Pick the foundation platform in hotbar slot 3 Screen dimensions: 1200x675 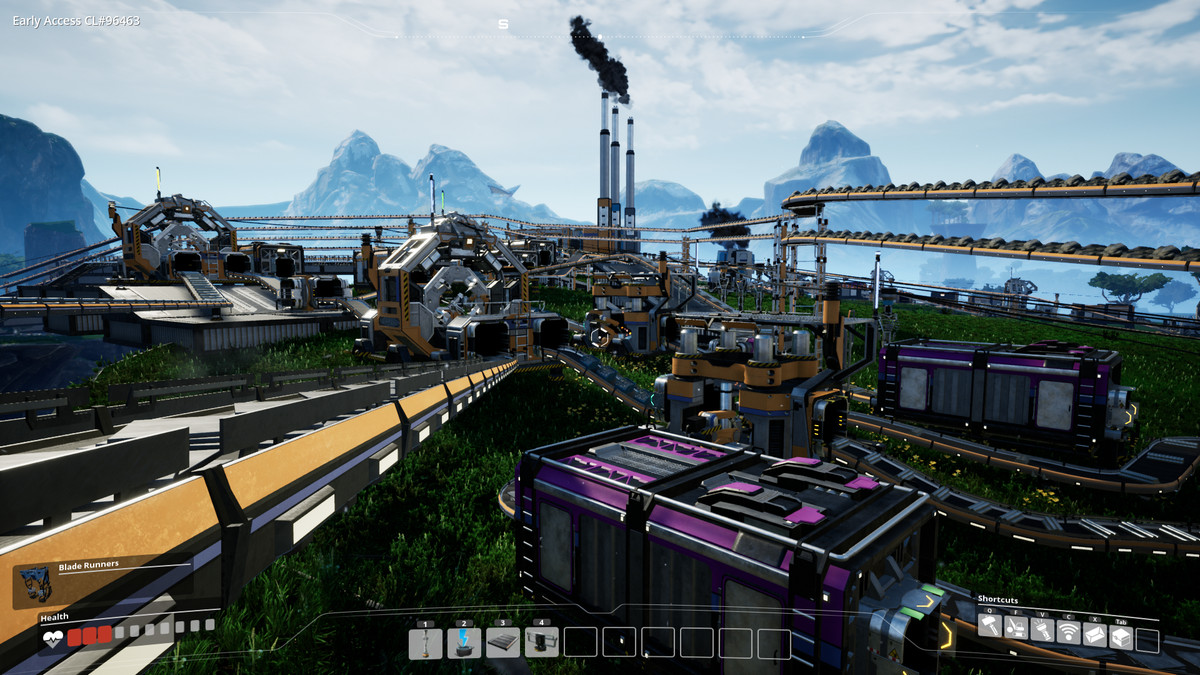click(x=503, y=643)
